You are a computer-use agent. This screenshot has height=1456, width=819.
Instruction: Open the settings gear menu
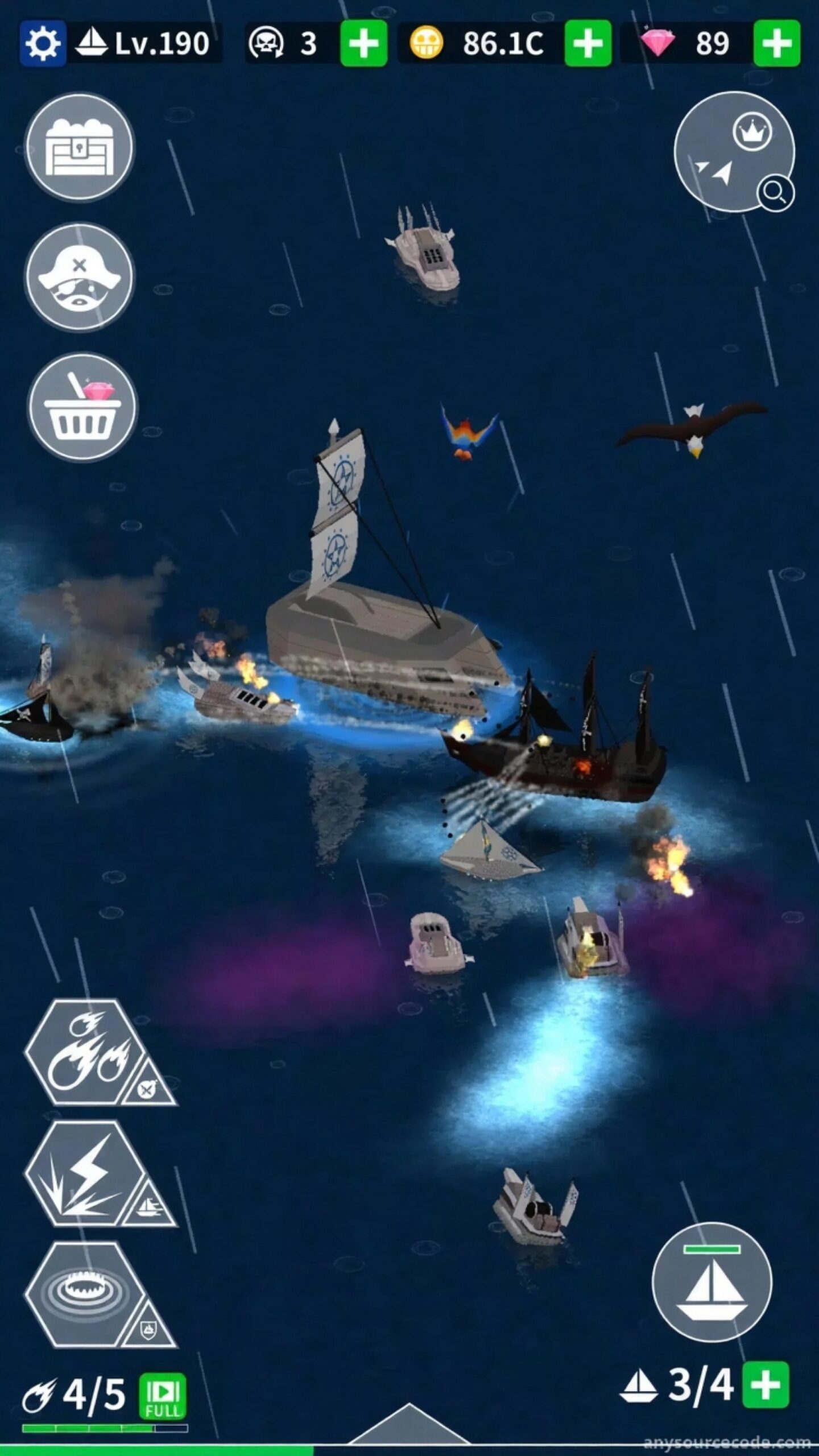point(42,43)
